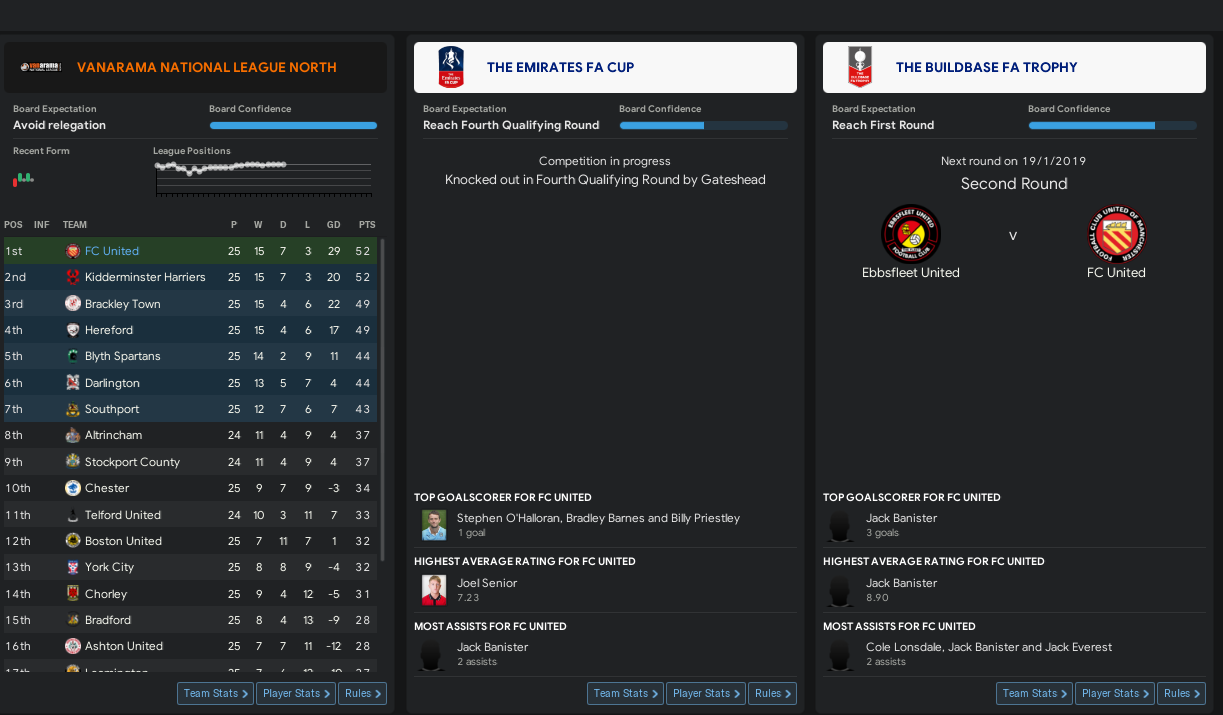This screenshot has width=1223, height=715.
Task: Select York City in the league table
Action: coord(109,567)
